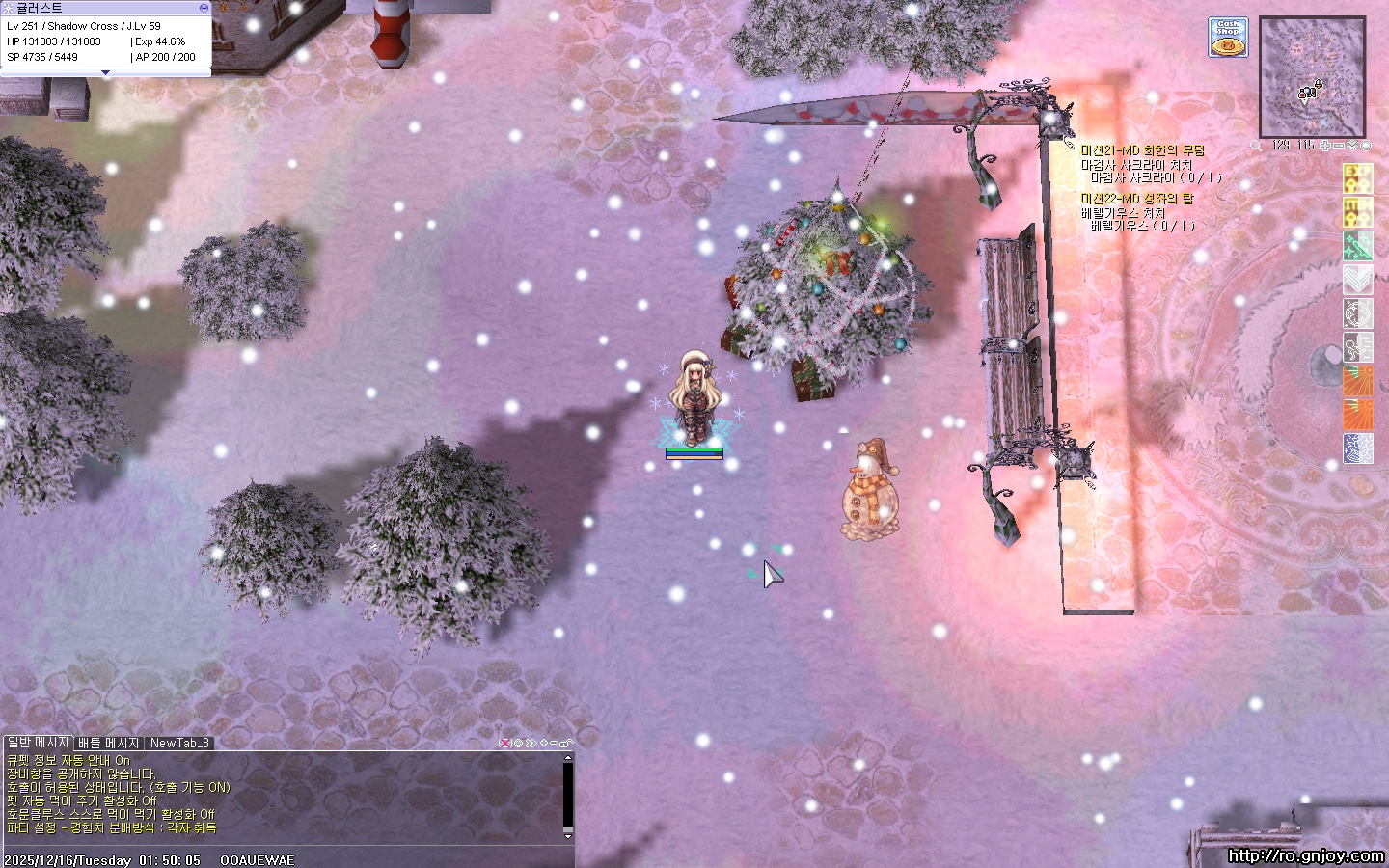
Task: Minimize the character basic info window
Action: point(204,8)
